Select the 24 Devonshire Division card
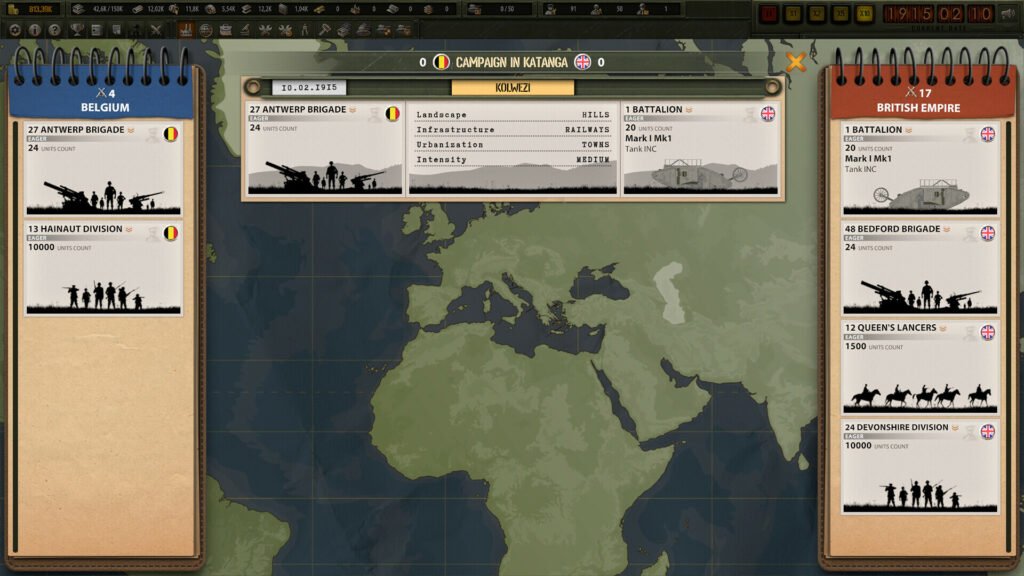 (920, 466)
